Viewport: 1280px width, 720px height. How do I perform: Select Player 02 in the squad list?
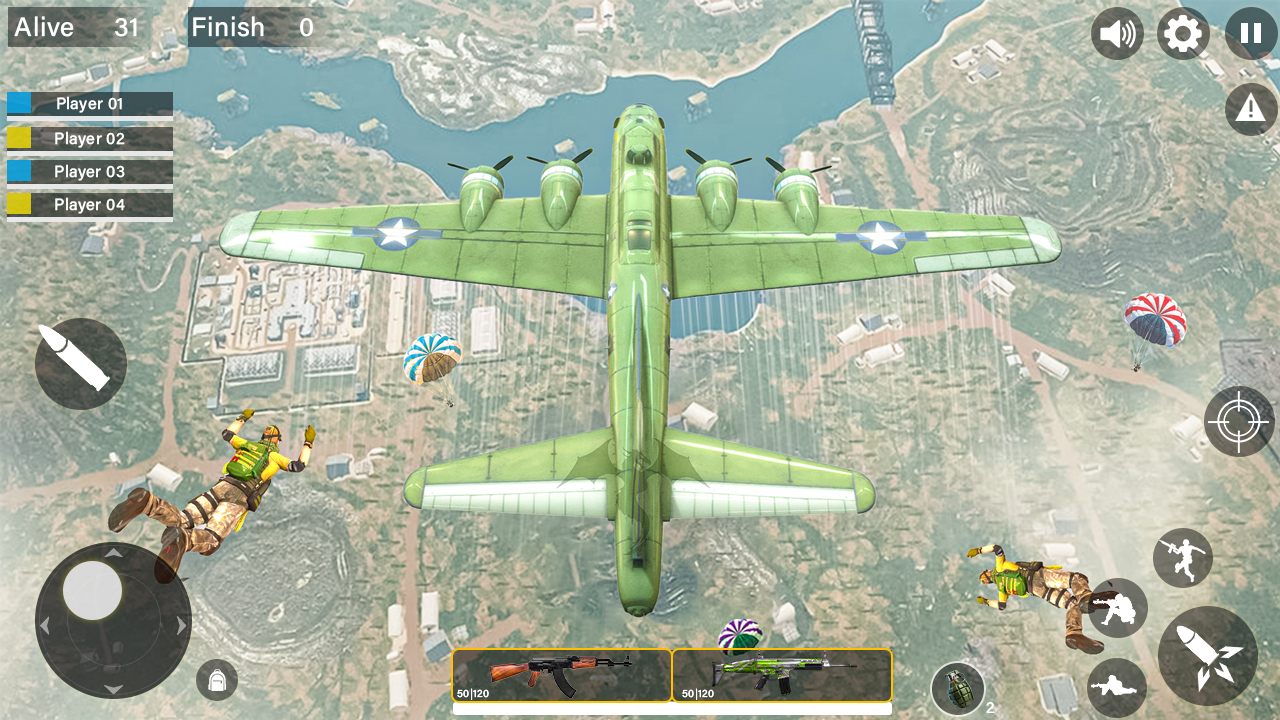point(90,138)
